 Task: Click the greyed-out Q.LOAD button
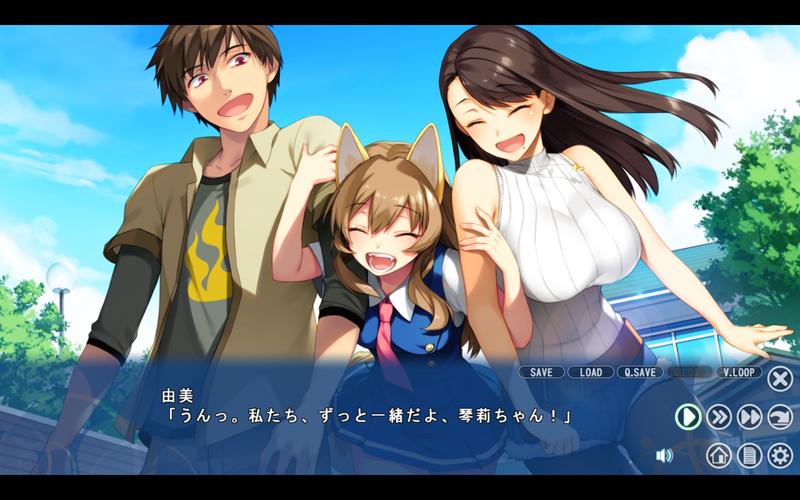tap(689, 372)
